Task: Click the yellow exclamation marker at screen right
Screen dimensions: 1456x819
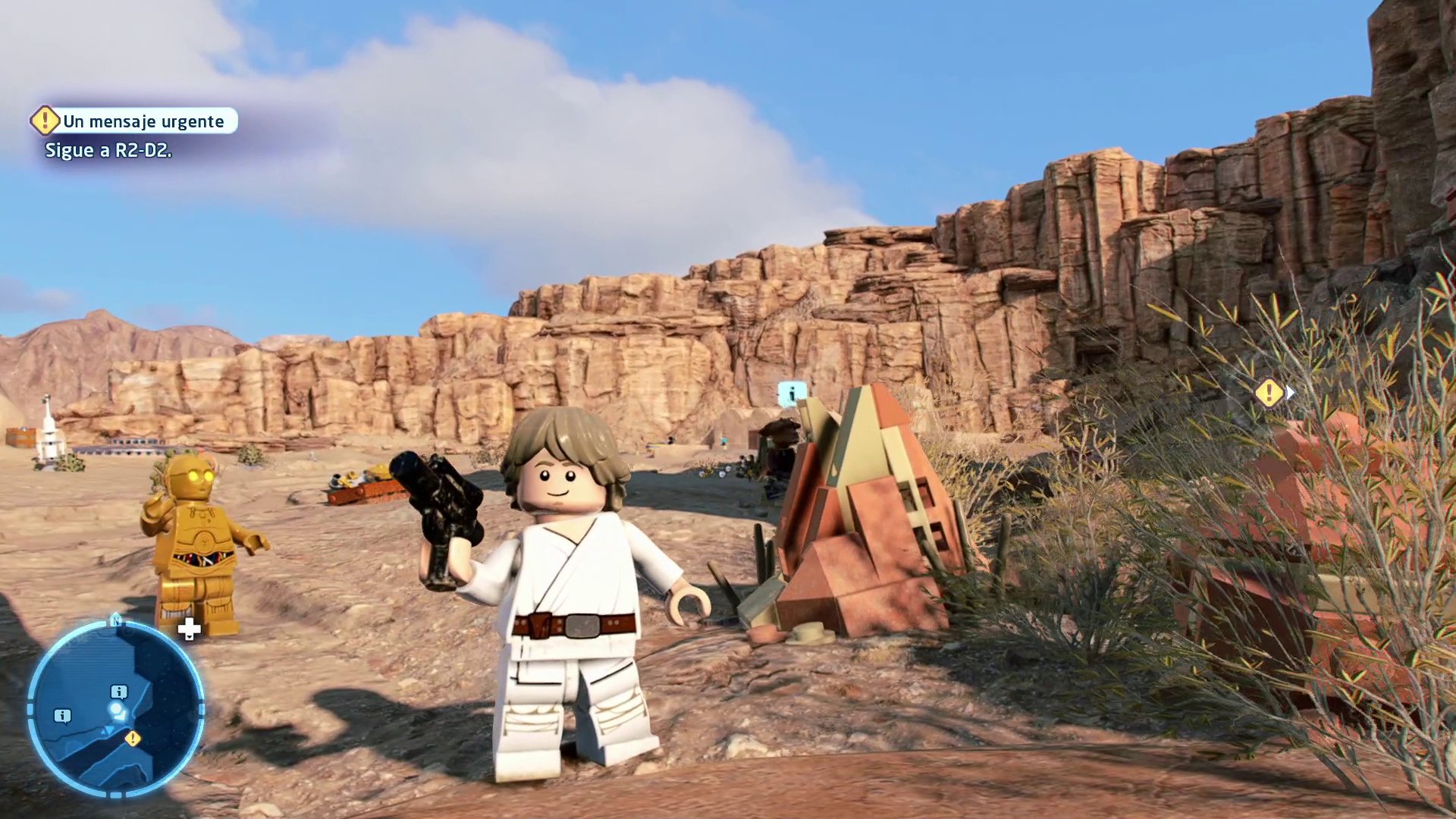Action: click(x=1268, y=394)
